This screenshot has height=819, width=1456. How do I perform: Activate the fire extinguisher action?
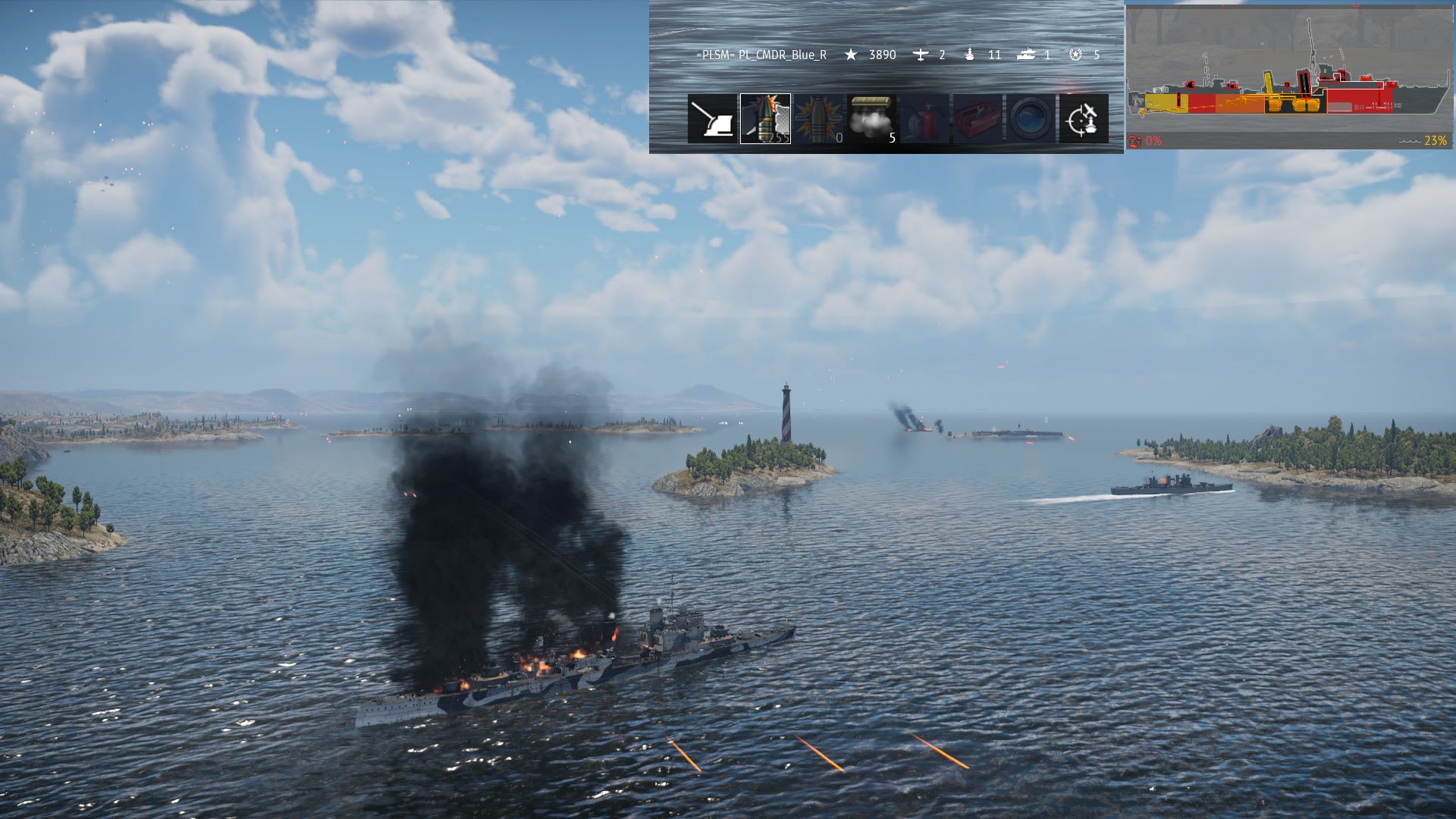coord(924,119)
